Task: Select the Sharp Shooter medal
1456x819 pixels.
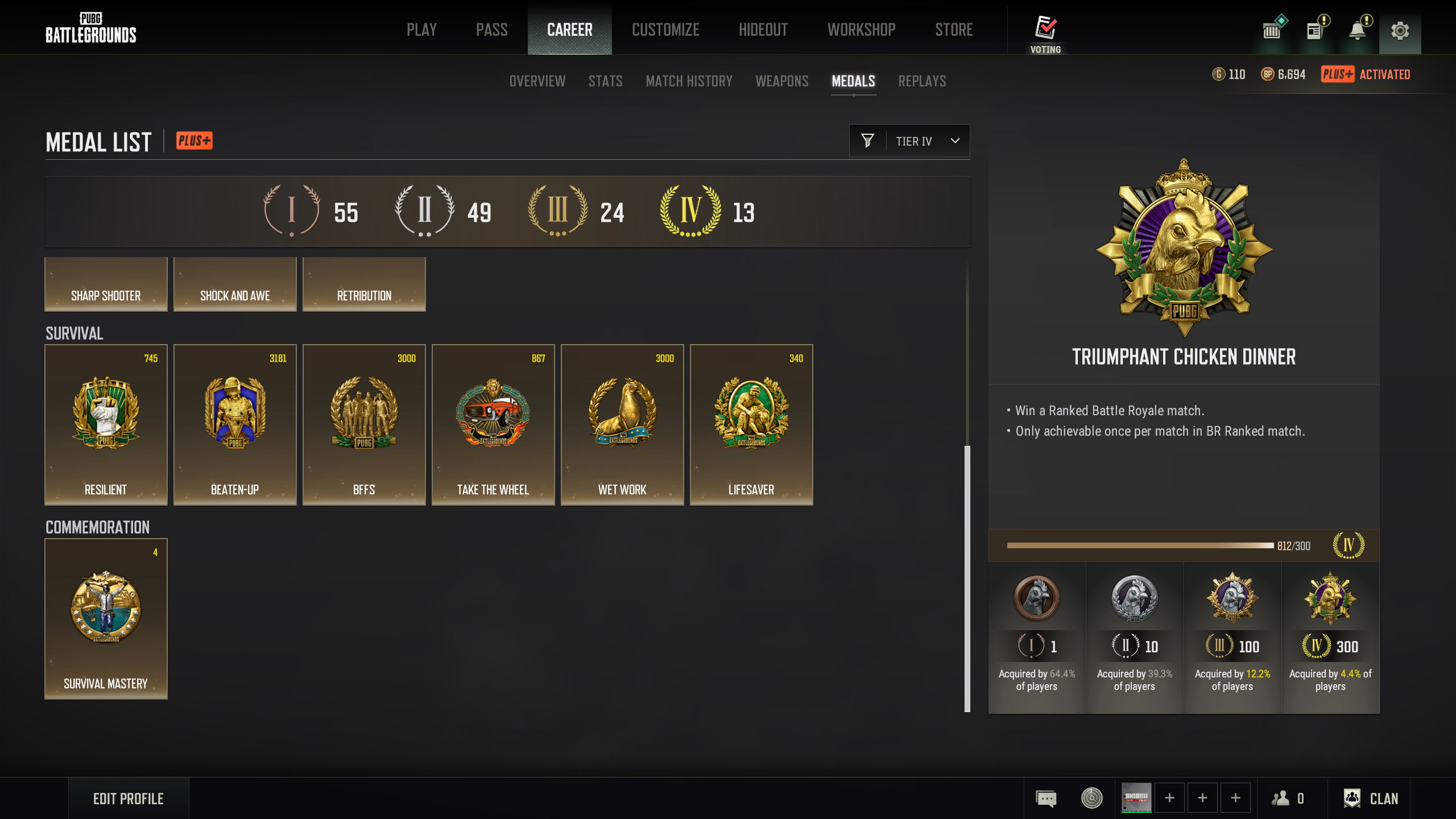Action: (106, 284)
